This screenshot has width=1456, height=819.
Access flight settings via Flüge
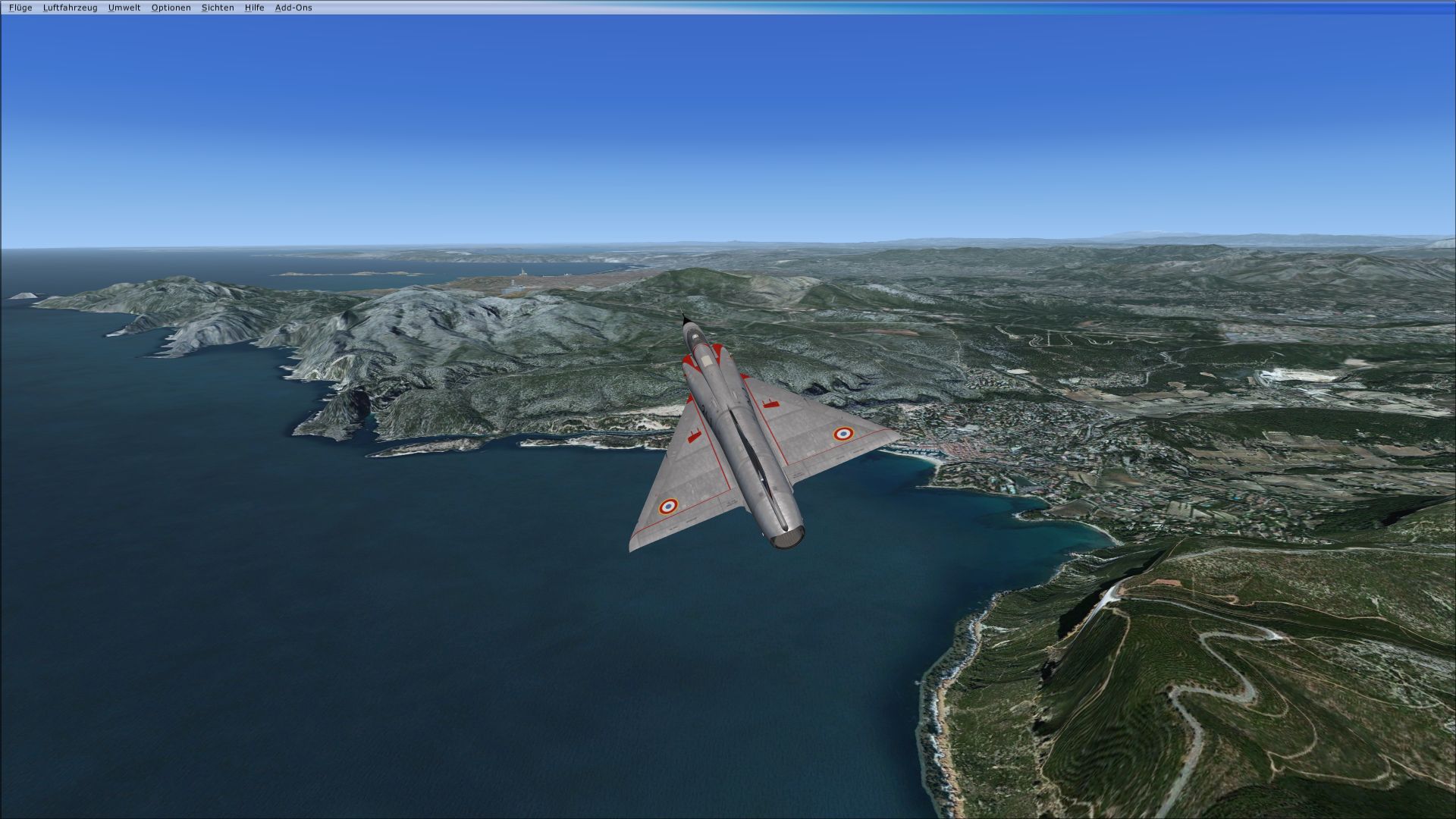[20, 8]
